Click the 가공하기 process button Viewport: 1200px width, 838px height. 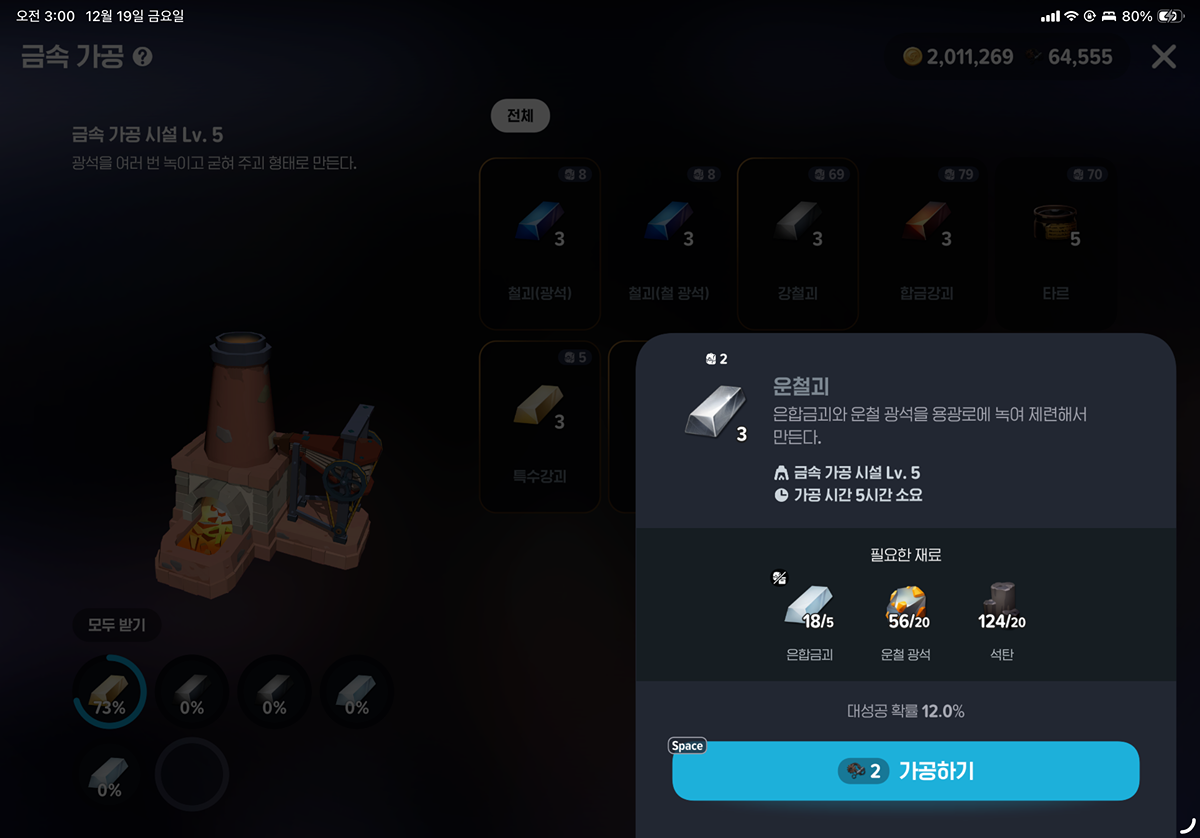(x=905, y=771)
